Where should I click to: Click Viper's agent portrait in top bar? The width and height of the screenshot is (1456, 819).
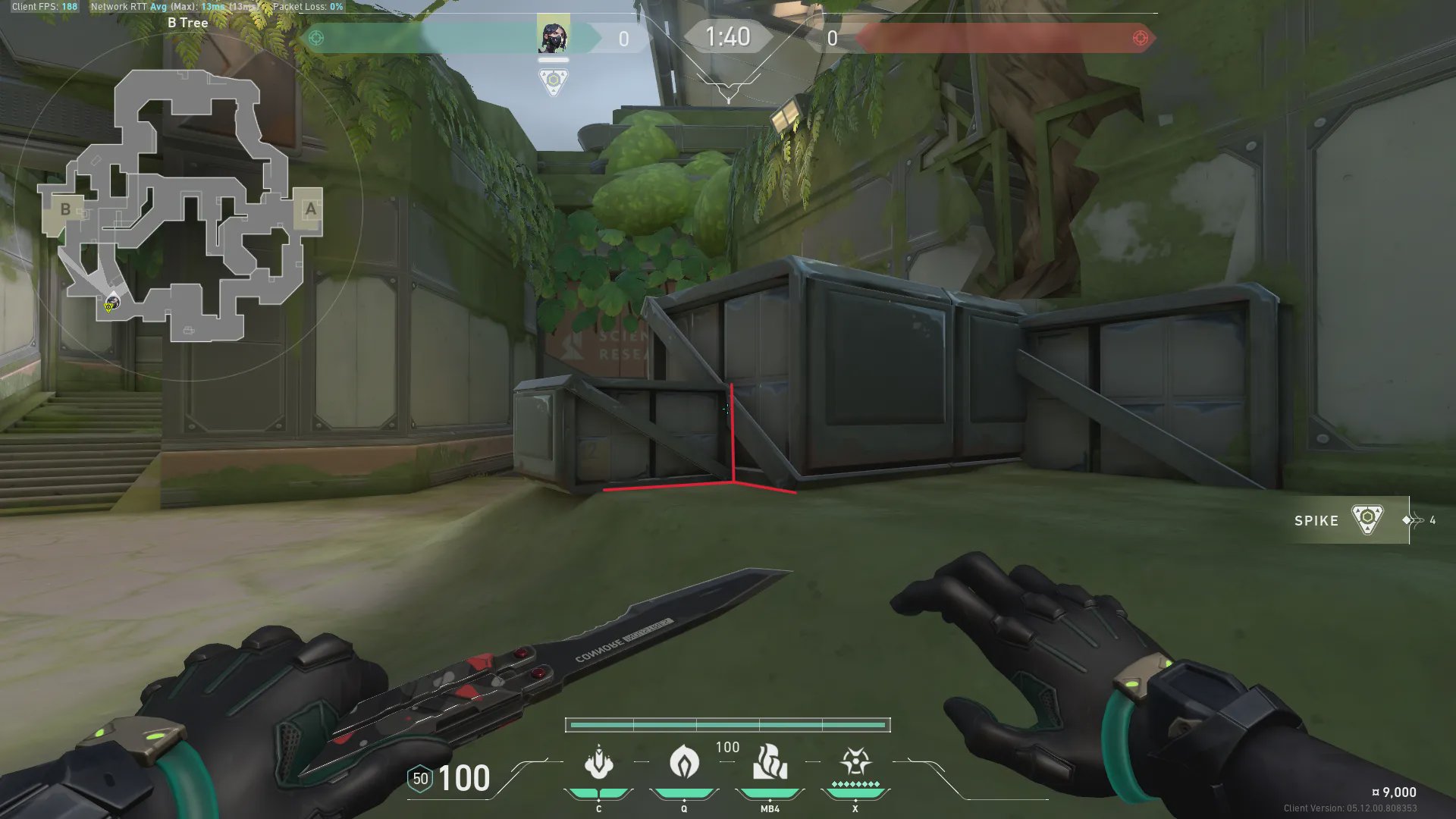(x=554, y=36)
